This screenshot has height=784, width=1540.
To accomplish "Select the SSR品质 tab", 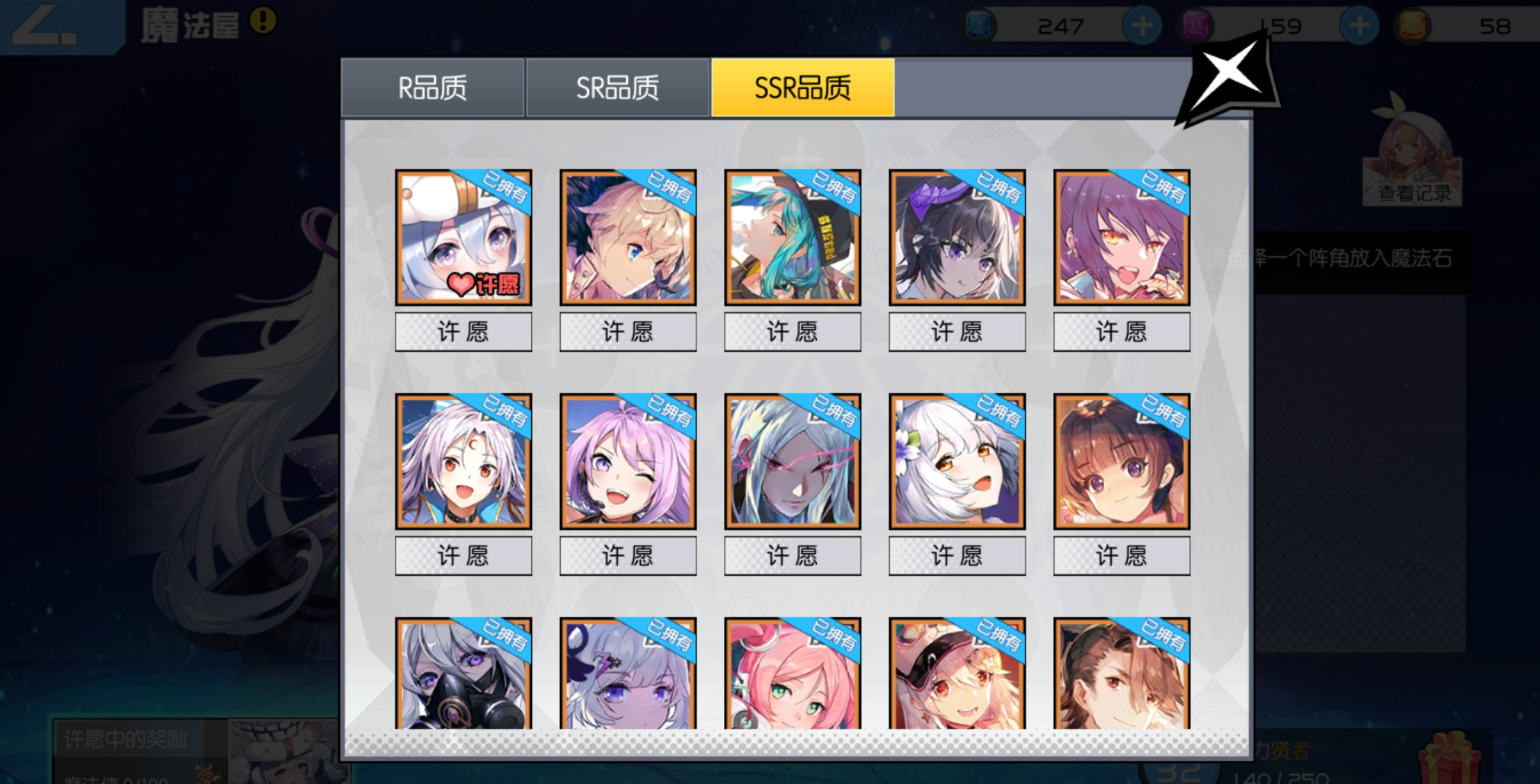I will (x=802, y=86).
